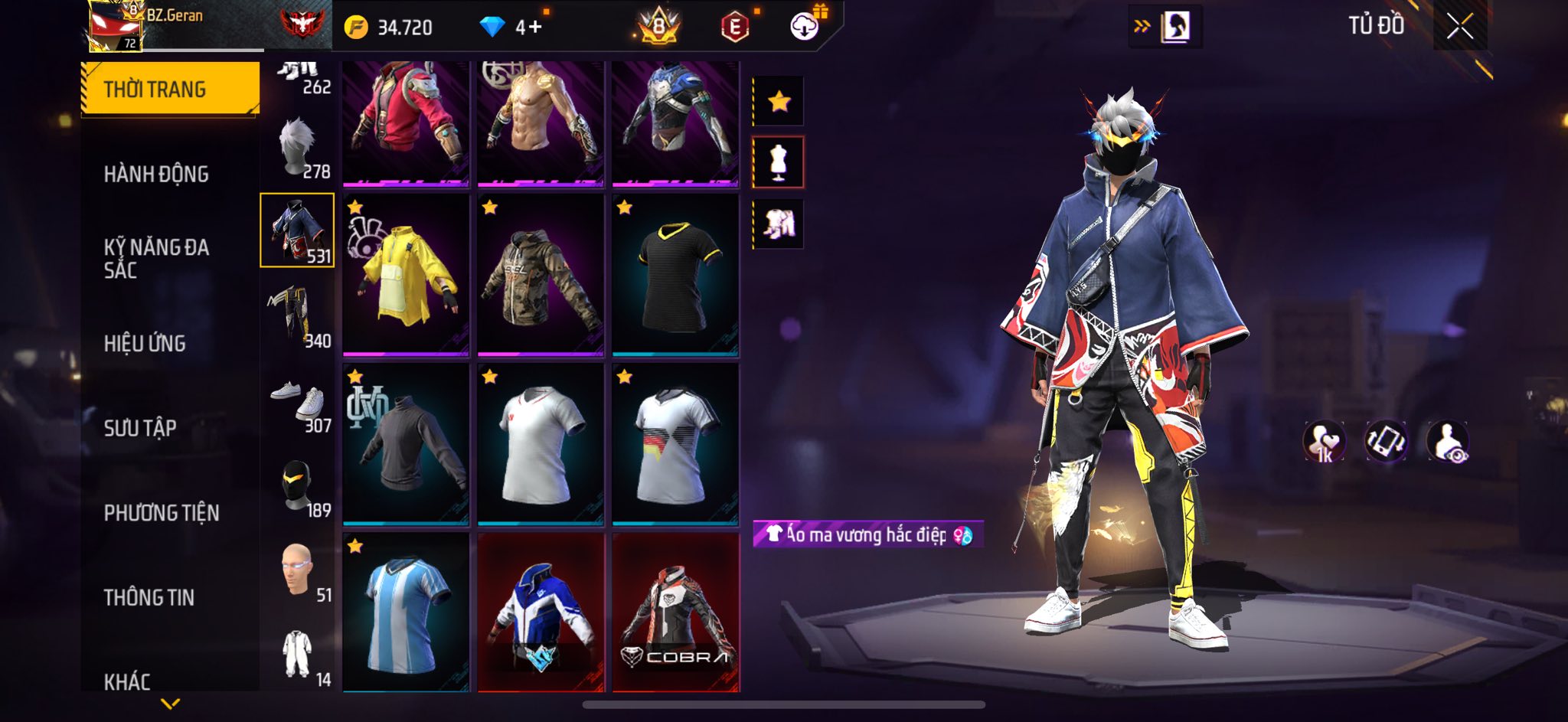Open the SƯU TẬP category
The height and width of the screenshot is (722, 1568).
pos(140,428)
